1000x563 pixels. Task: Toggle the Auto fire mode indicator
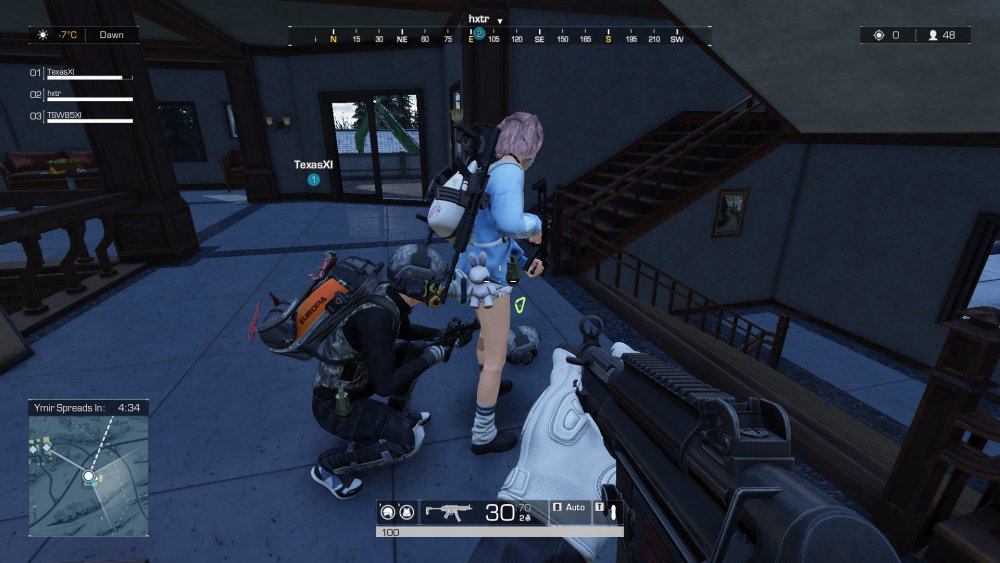tap(570, 508)
